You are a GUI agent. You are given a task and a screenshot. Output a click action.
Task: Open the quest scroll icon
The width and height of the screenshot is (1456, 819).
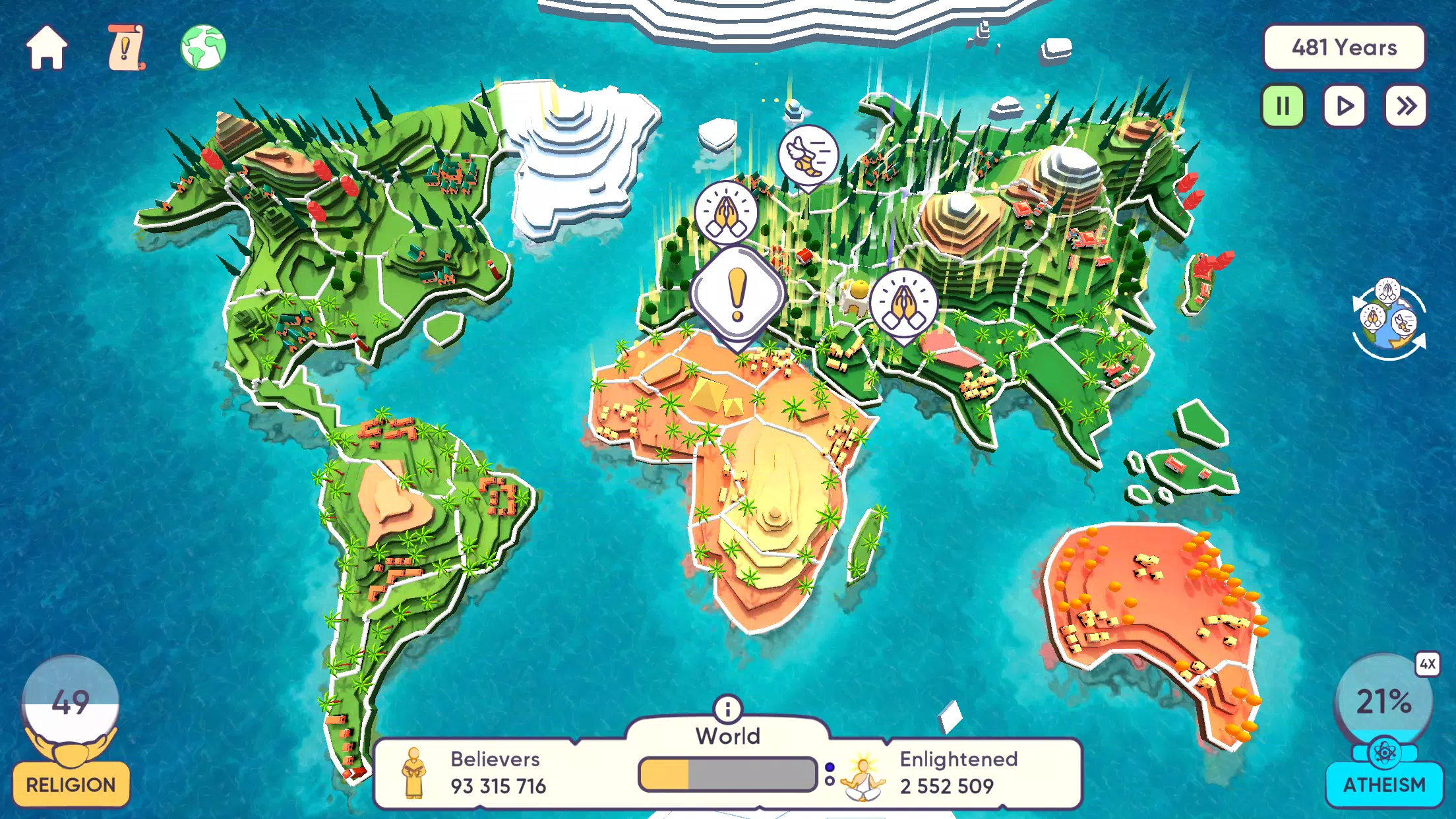point(125,46)
